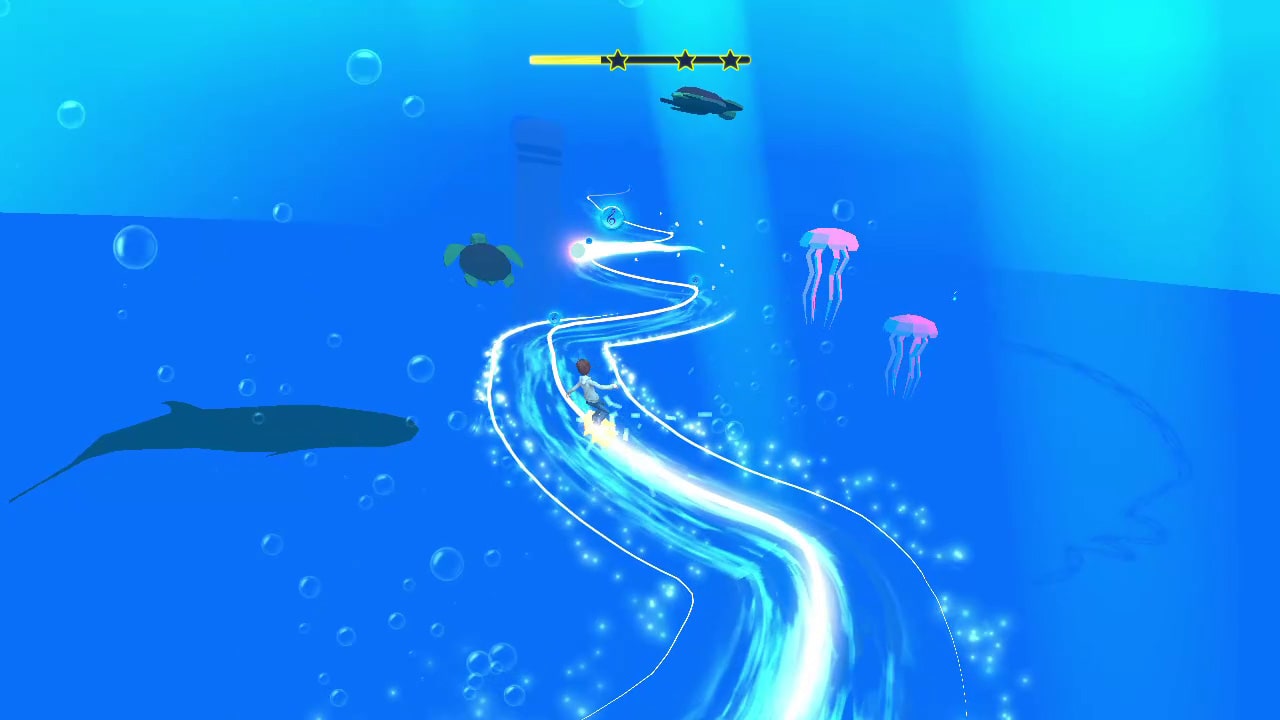Screen dimensions: 1280x720
Task: Select the pink jellyfish on the upper right
Action: [826, 243]
